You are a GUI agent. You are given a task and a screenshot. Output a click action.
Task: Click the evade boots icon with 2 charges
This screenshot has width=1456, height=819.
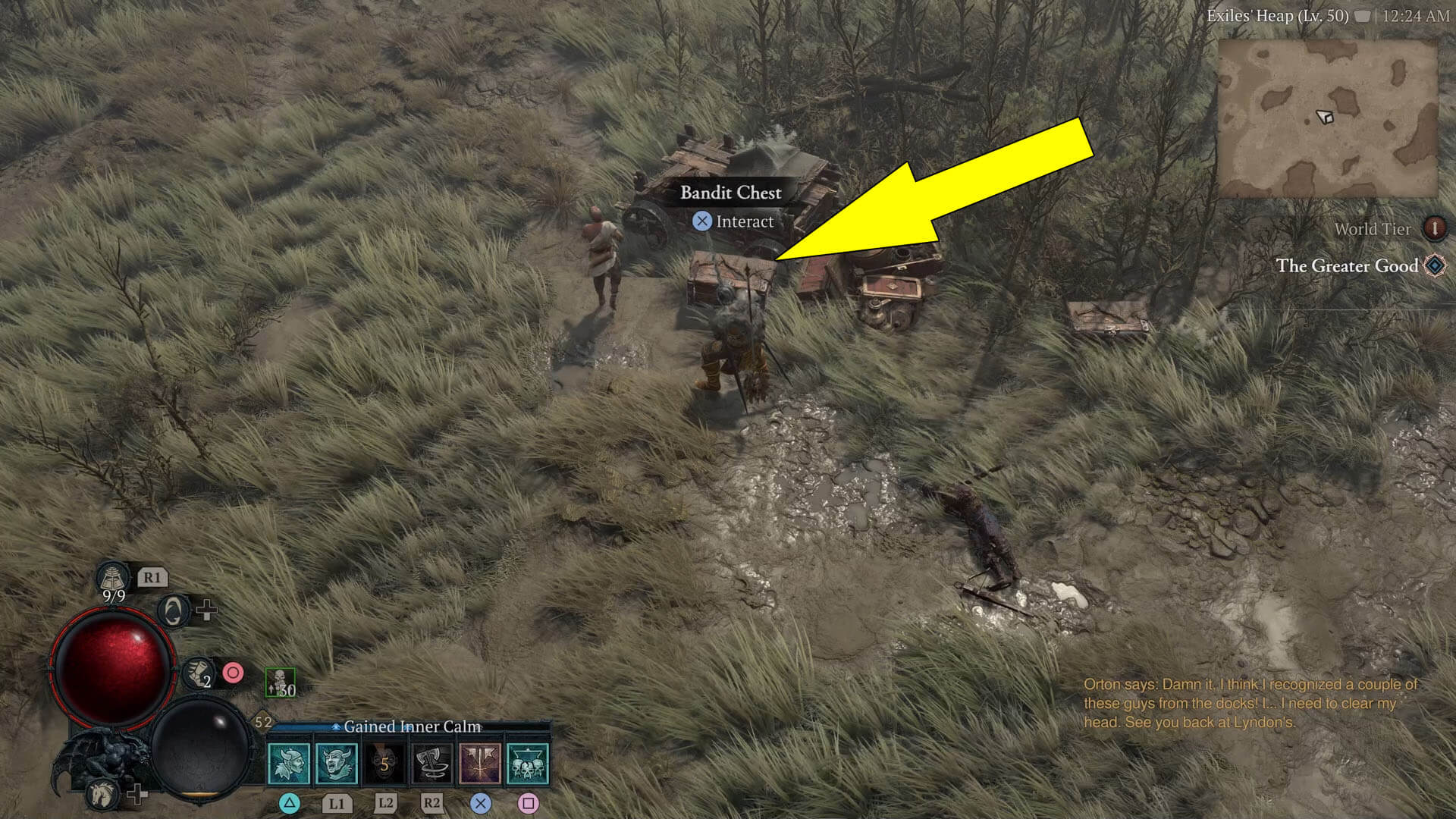pos(198,674)
